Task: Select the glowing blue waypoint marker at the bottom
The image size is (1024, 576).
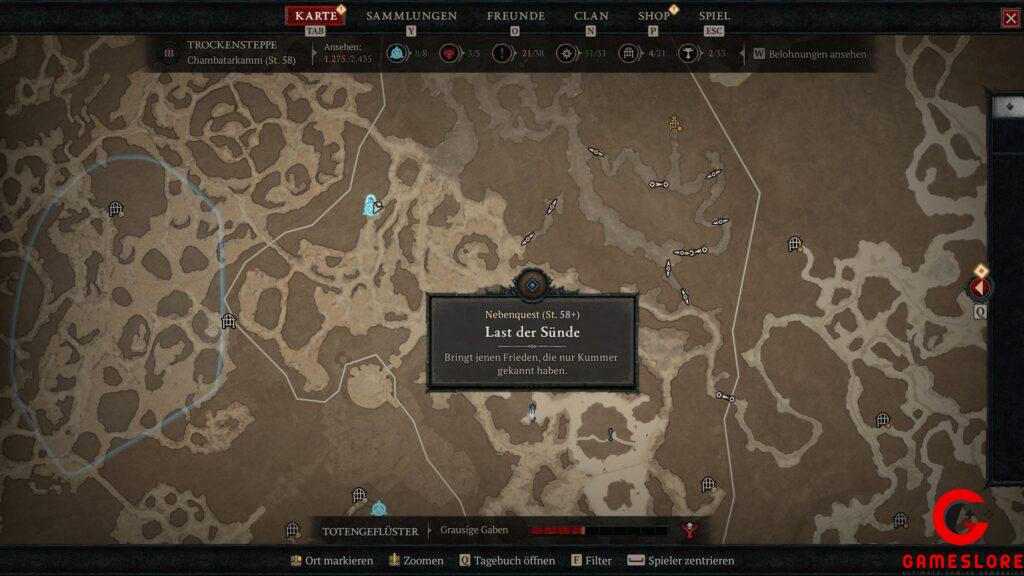Action: [x=379, y=509]
